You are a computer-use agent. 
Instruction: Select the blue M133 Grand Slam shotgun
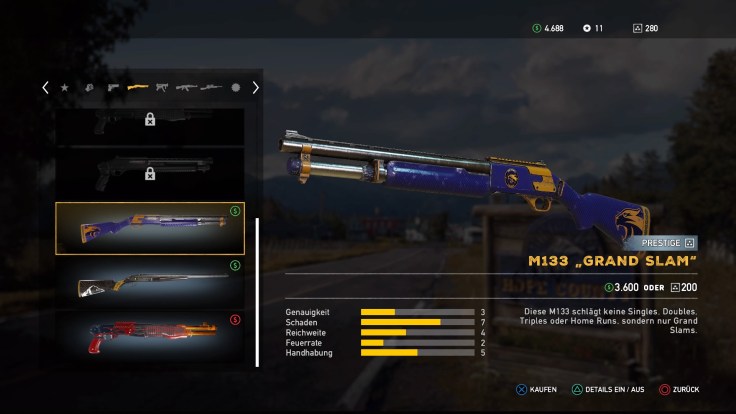(x=149, y=228)
